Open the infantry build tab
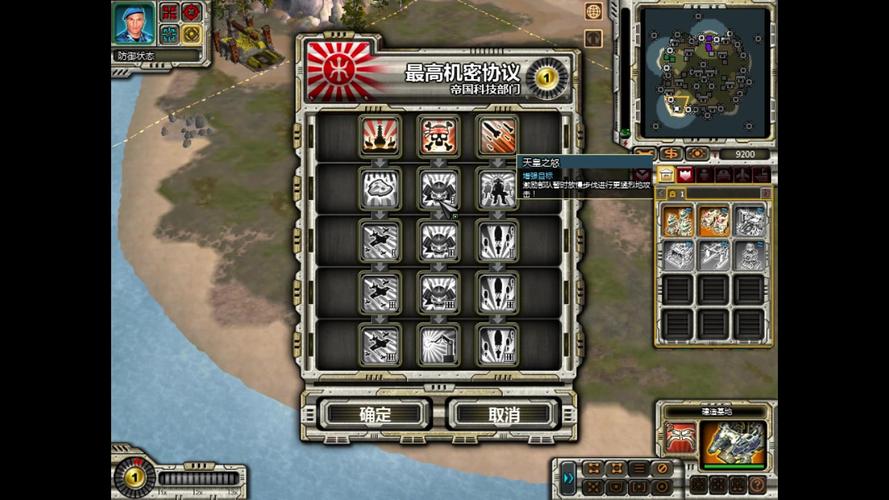Viewport: 889px width, 500px height. pyautogui.click(x=705, y=175)
